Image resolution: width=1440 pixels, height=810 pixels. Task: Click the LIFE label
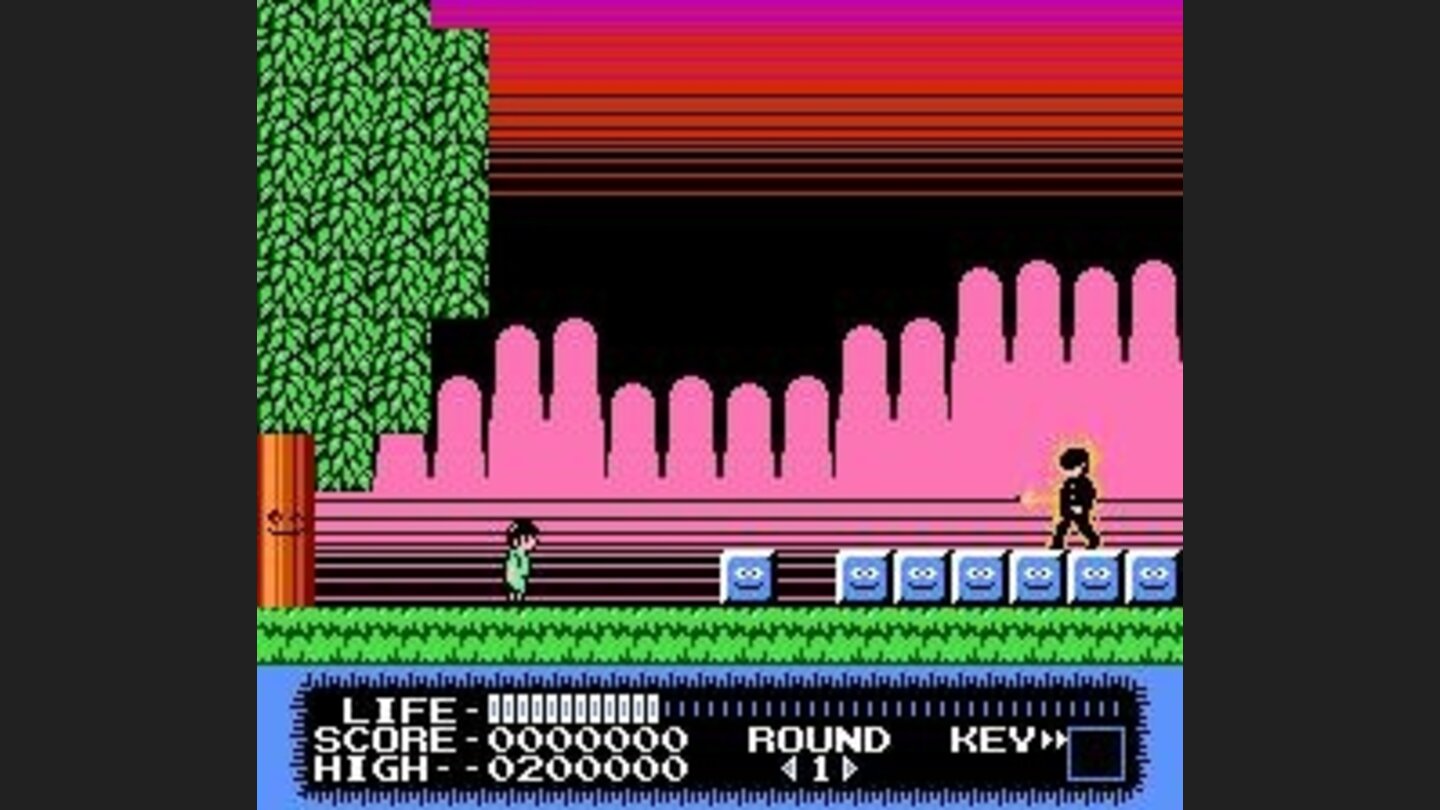400,710
